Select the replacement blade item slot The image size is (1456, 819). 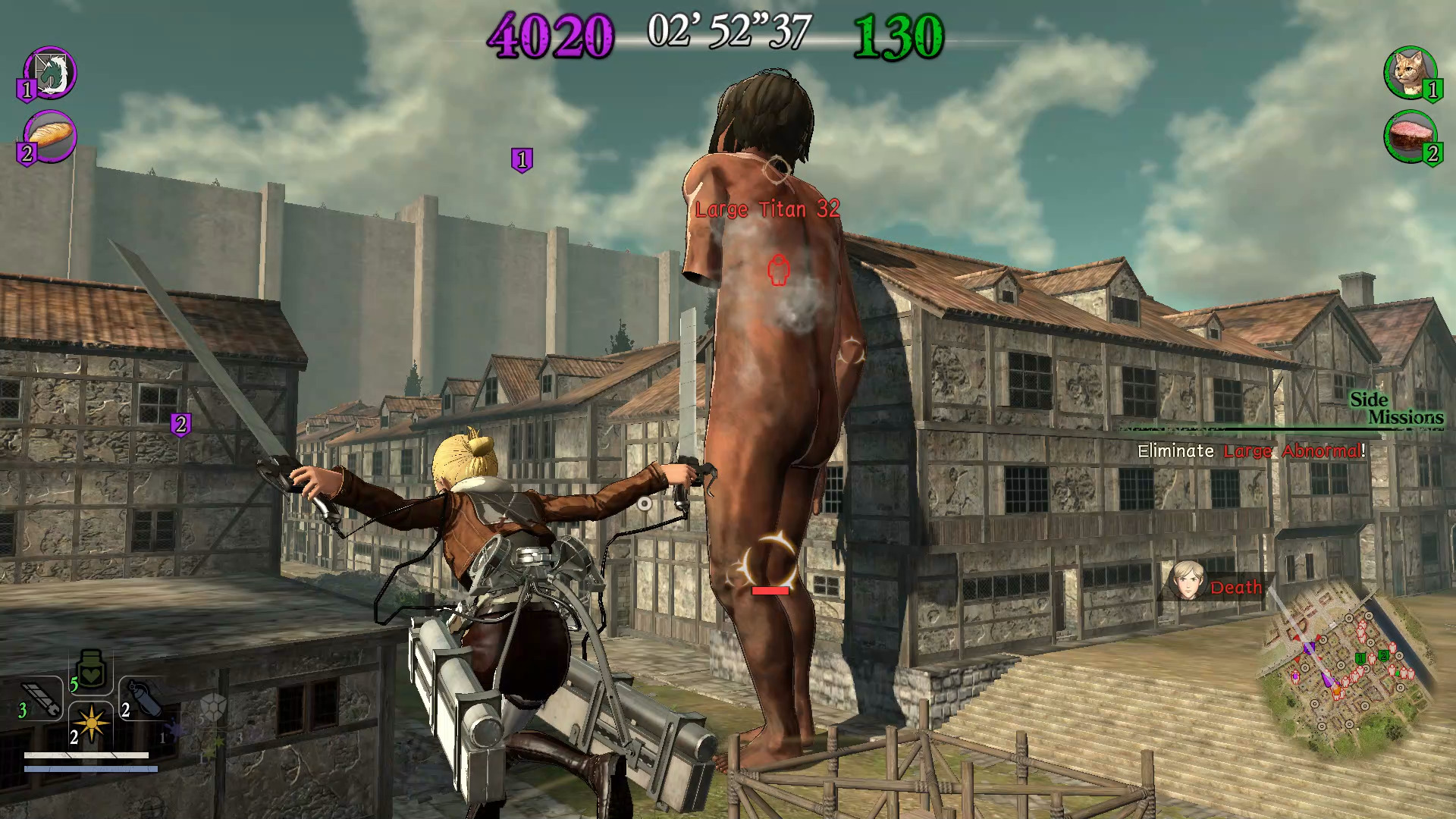[42, 698]
